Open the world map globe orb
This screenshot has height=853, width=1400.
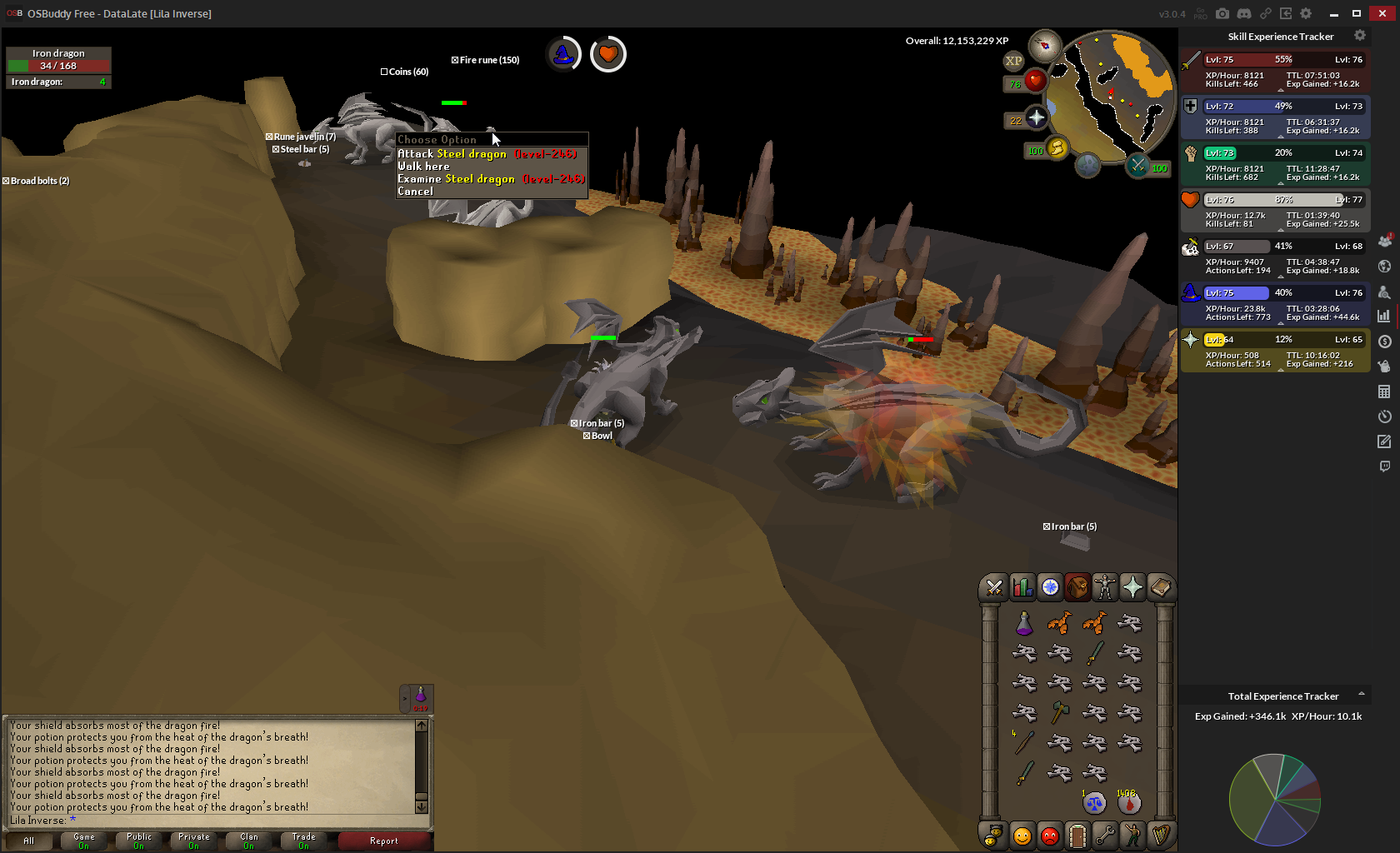(1087, 165)
